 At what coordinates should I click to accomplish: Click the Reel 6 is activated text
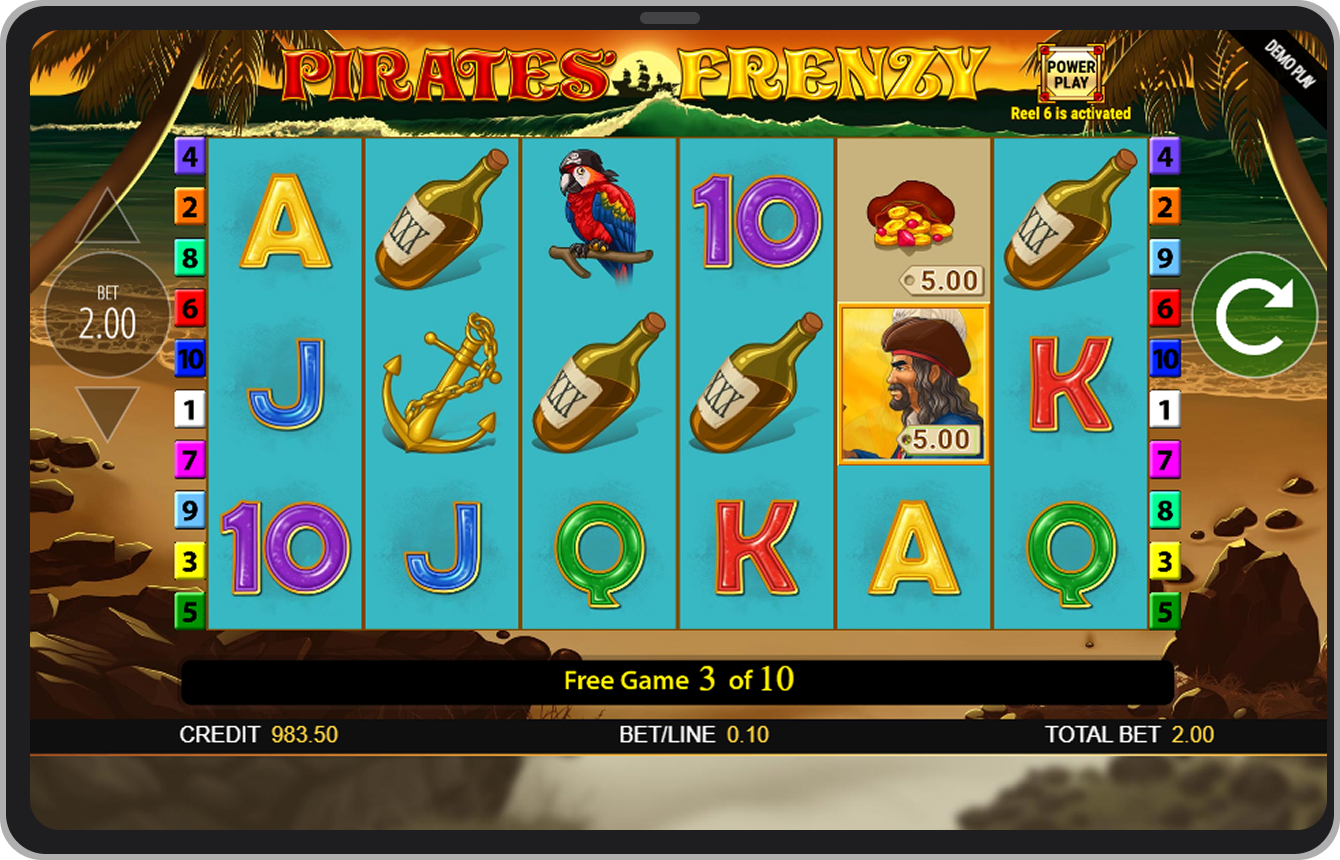point(1070,113)
